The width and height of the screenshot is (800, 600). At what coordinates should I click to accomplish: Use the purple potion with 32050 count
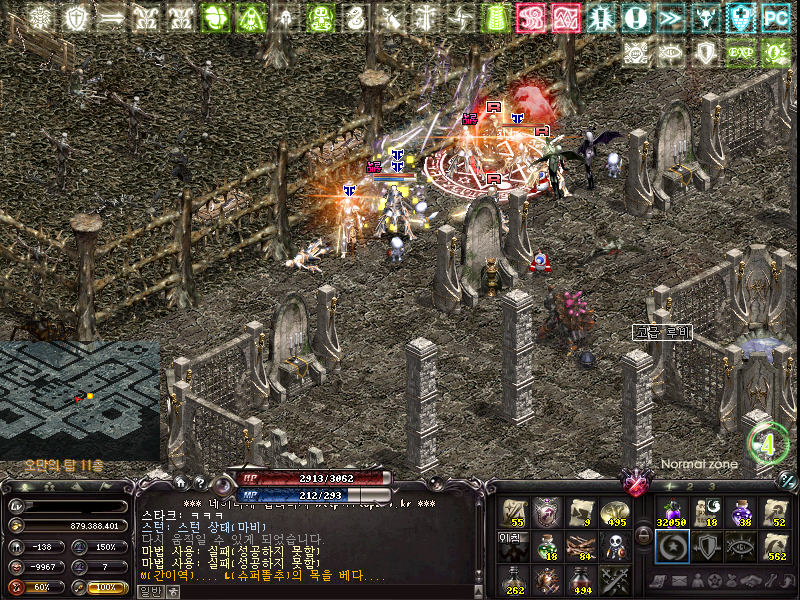(x=670, y=513)
